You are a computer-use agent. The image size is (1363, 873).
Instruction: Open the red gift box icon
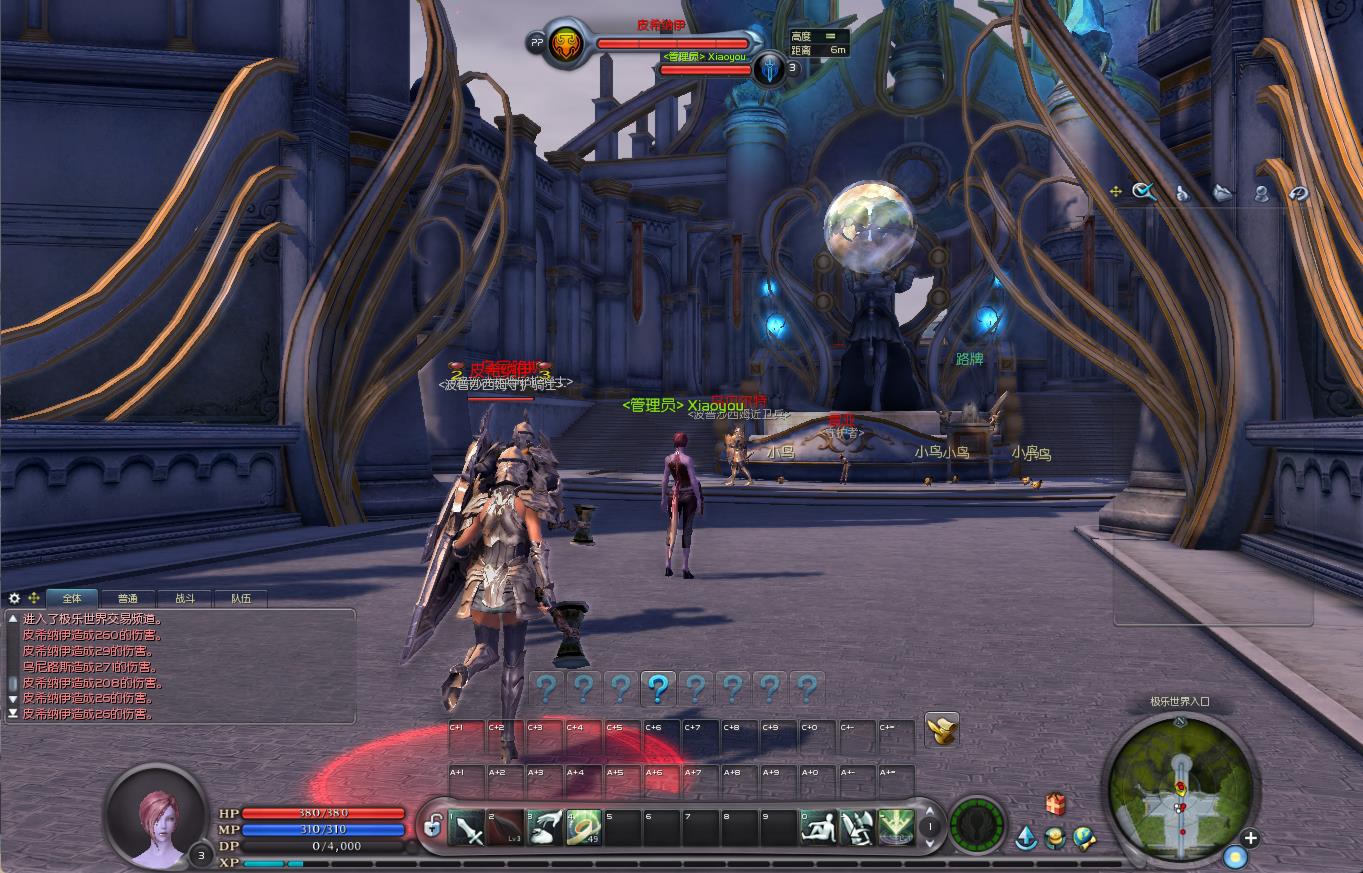pos(1055,804)
